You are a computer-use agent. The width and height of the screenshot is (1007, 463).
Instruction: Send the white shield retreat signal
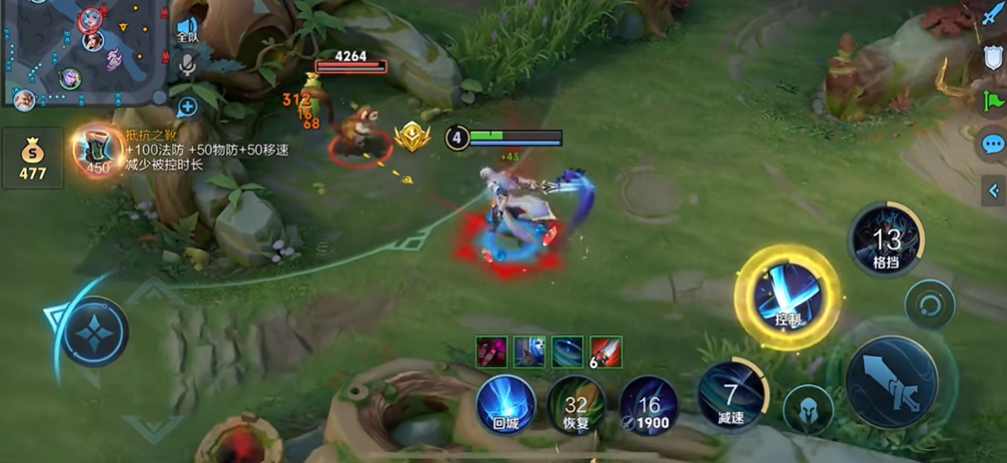pyautogui.click(x=992, y=58)
